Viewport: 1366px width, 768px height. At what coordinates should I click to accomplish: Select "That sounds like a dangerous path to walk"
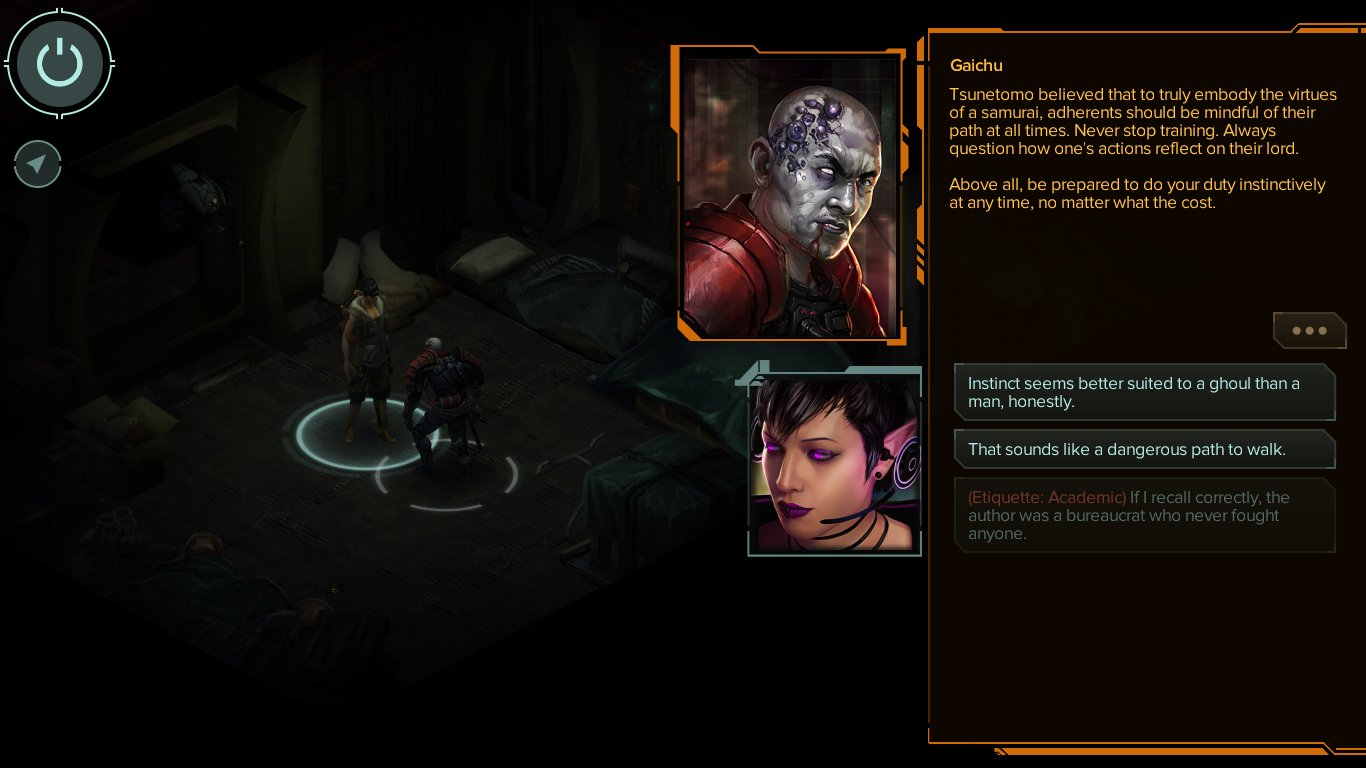(1144, 449)
